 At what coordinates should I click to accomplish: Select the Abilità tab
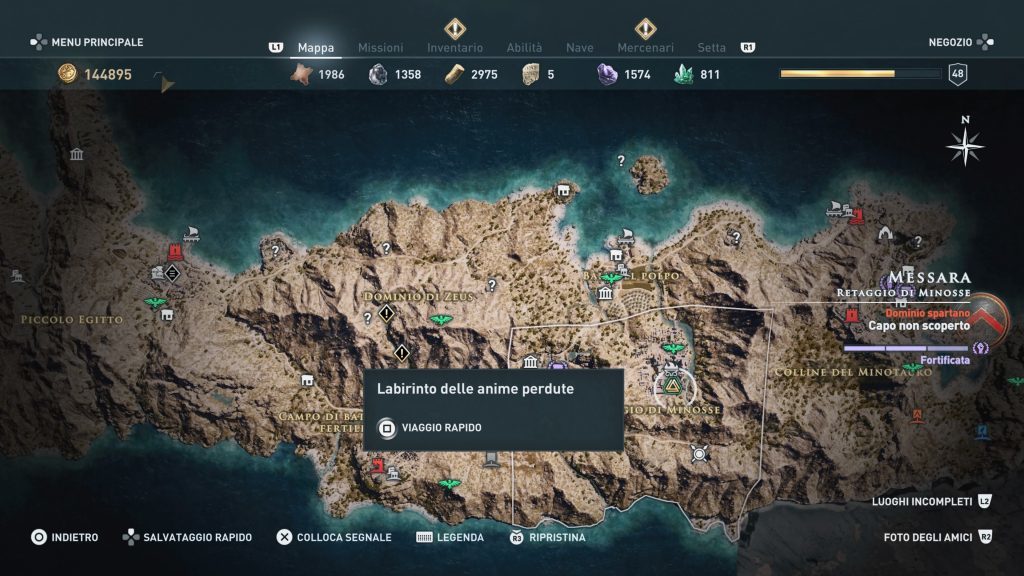point(524,47)
